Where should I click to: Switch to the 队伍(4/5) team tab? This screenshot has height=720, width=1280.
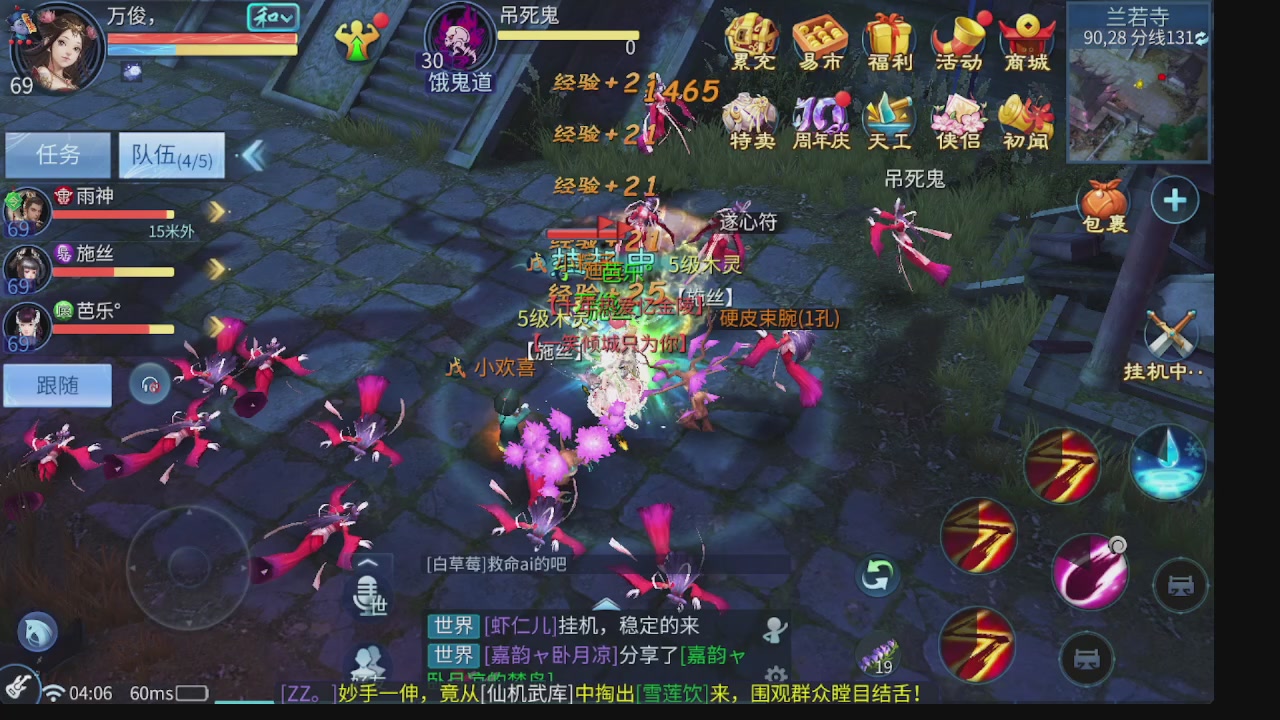(170, 154)
